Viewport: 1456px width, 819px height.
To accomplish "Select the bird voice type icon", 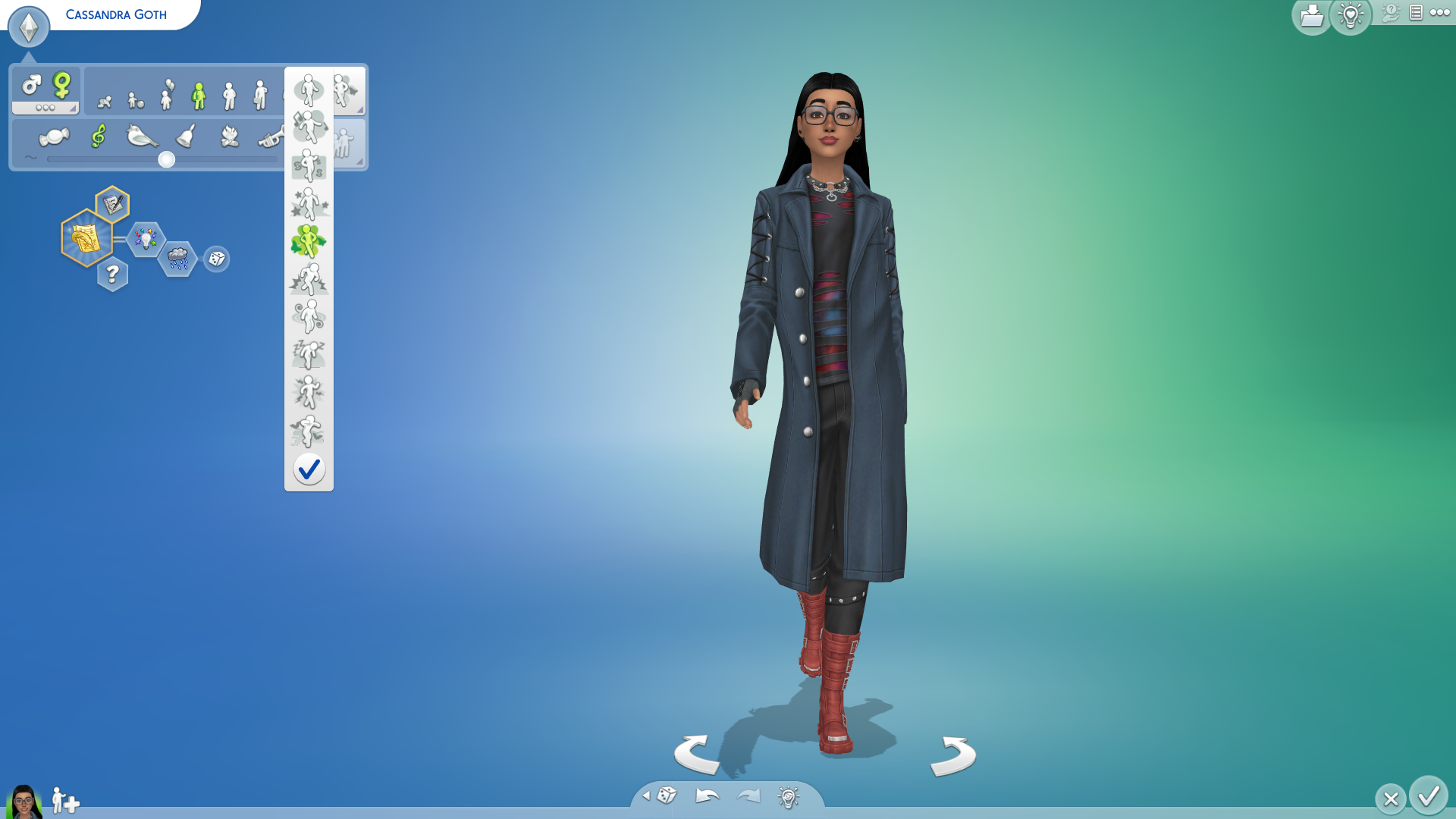I will tap(141, 136).
